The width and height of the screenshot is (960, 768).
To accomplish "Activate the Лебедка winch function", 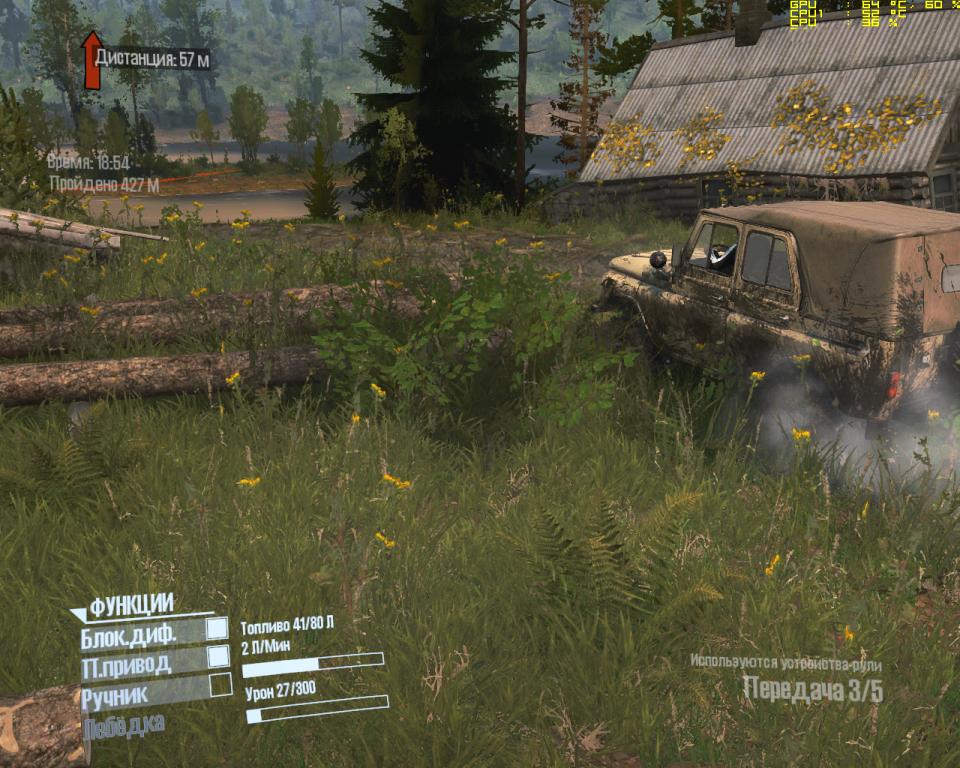I will 124,727.
